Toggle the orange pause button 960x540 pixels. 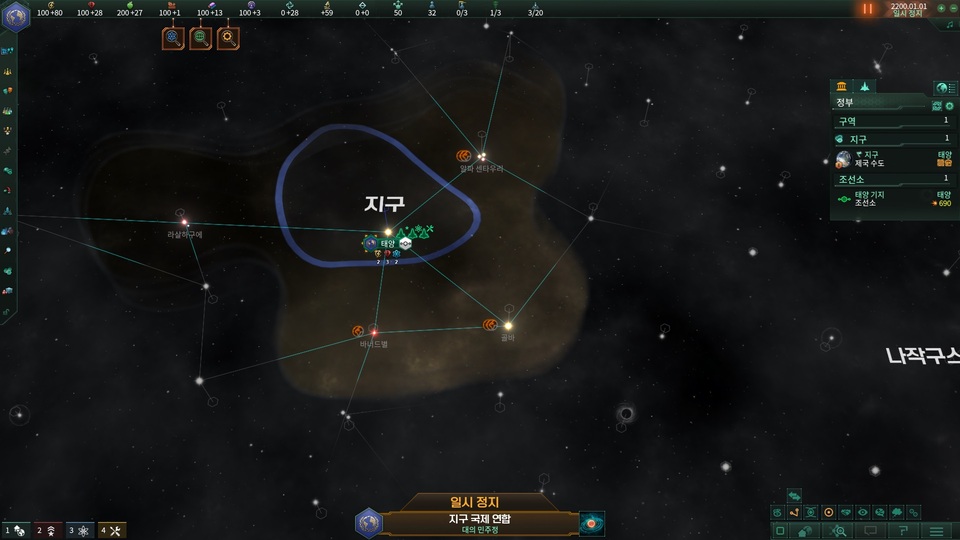(x=868, y=9)
